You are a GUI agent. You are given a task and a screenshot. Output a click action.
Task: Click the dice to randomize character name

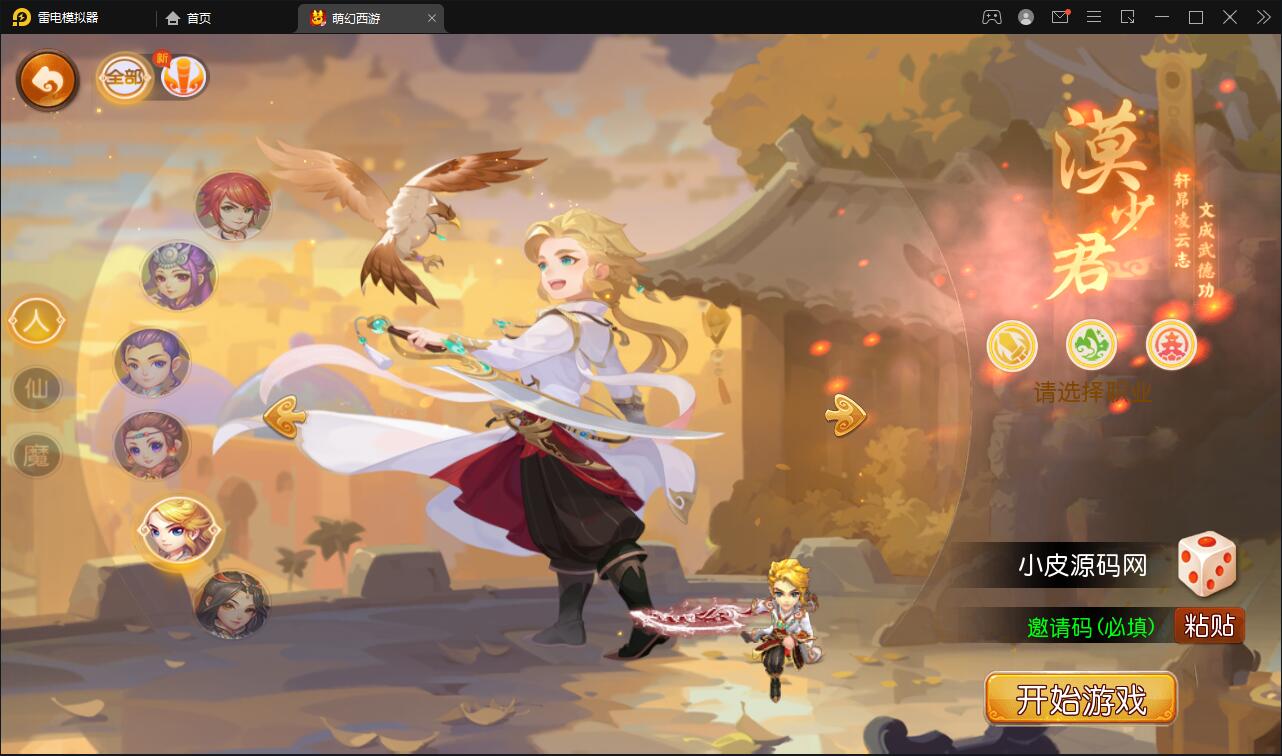click(1208, 565)
